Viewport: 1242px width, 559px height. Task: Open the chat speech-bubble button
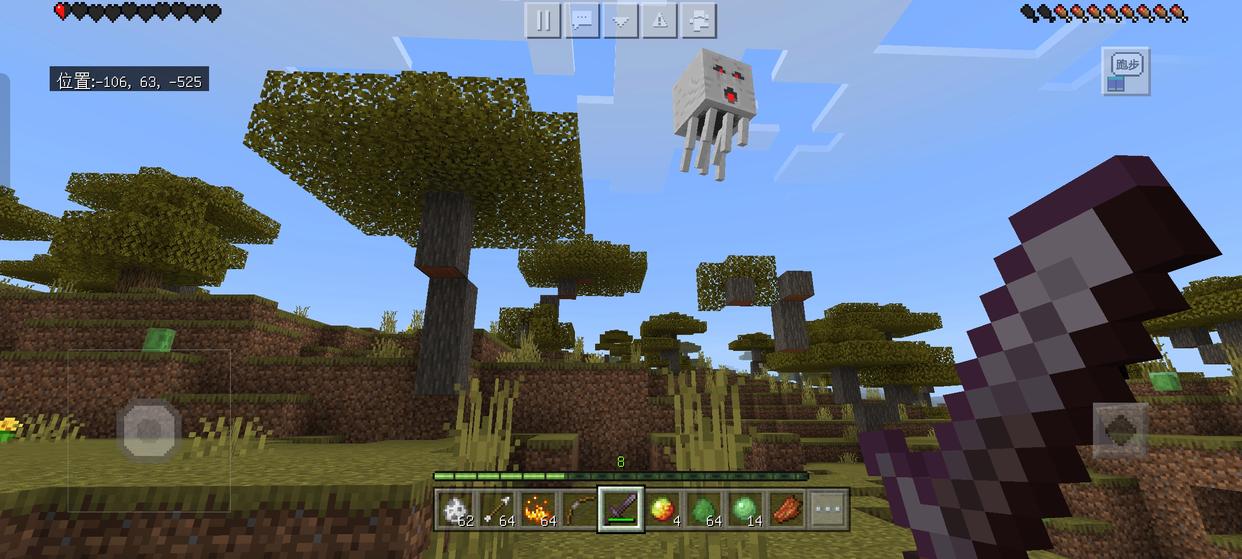pos(582,21)
